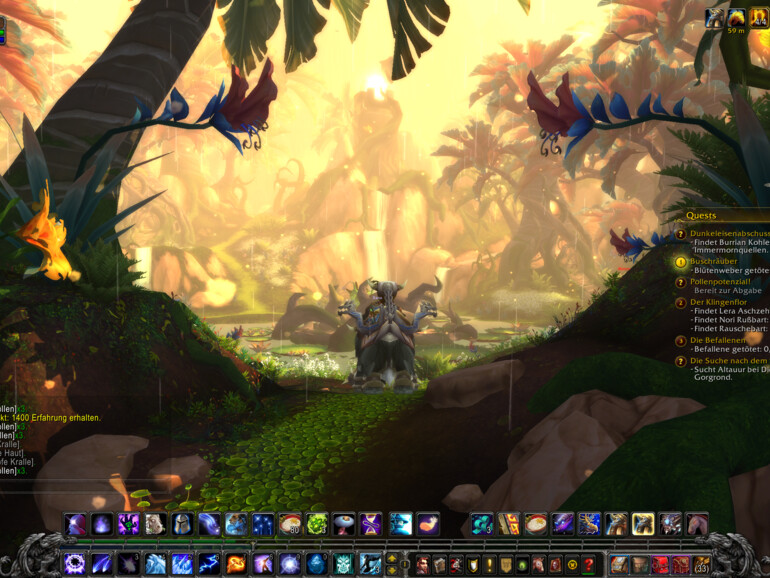Open the character info portrait button

tap(423, 564)
